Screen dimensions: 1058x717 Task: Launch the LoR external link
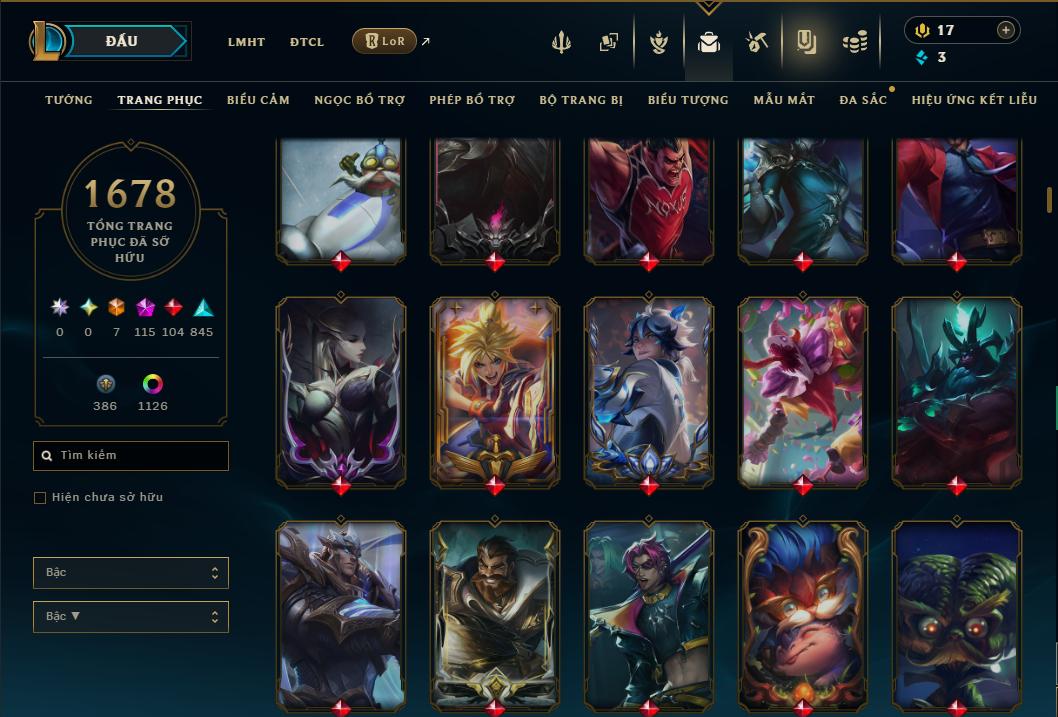tap(385, 41)
